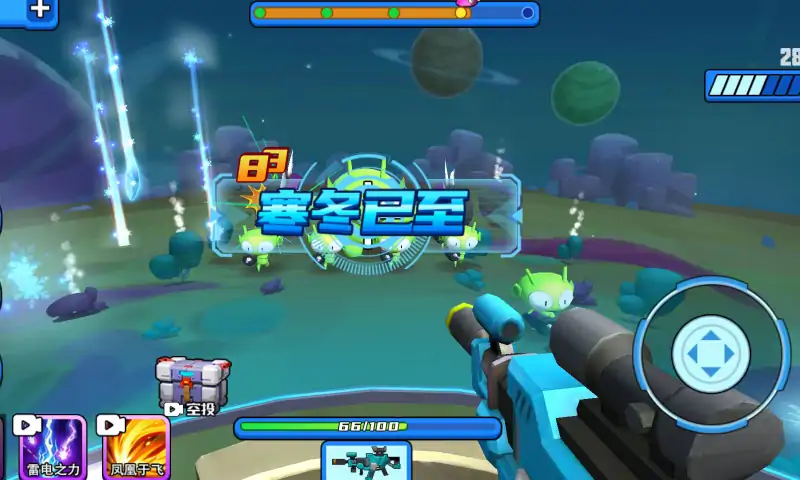Select the rifle weapon slot

click(366, 462)
